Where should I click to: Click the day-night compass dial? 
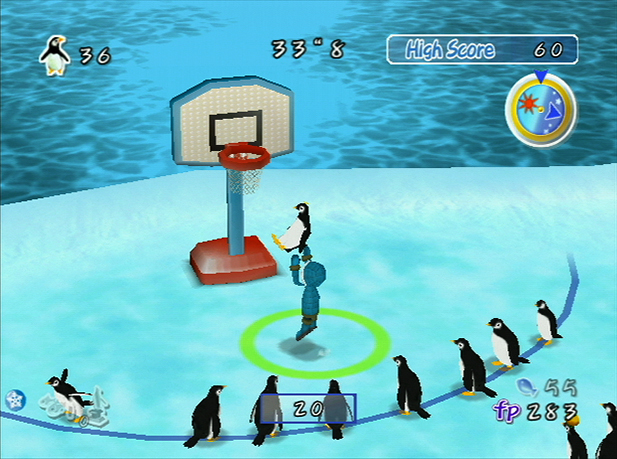pyautogui.click(x=540, y=105)
